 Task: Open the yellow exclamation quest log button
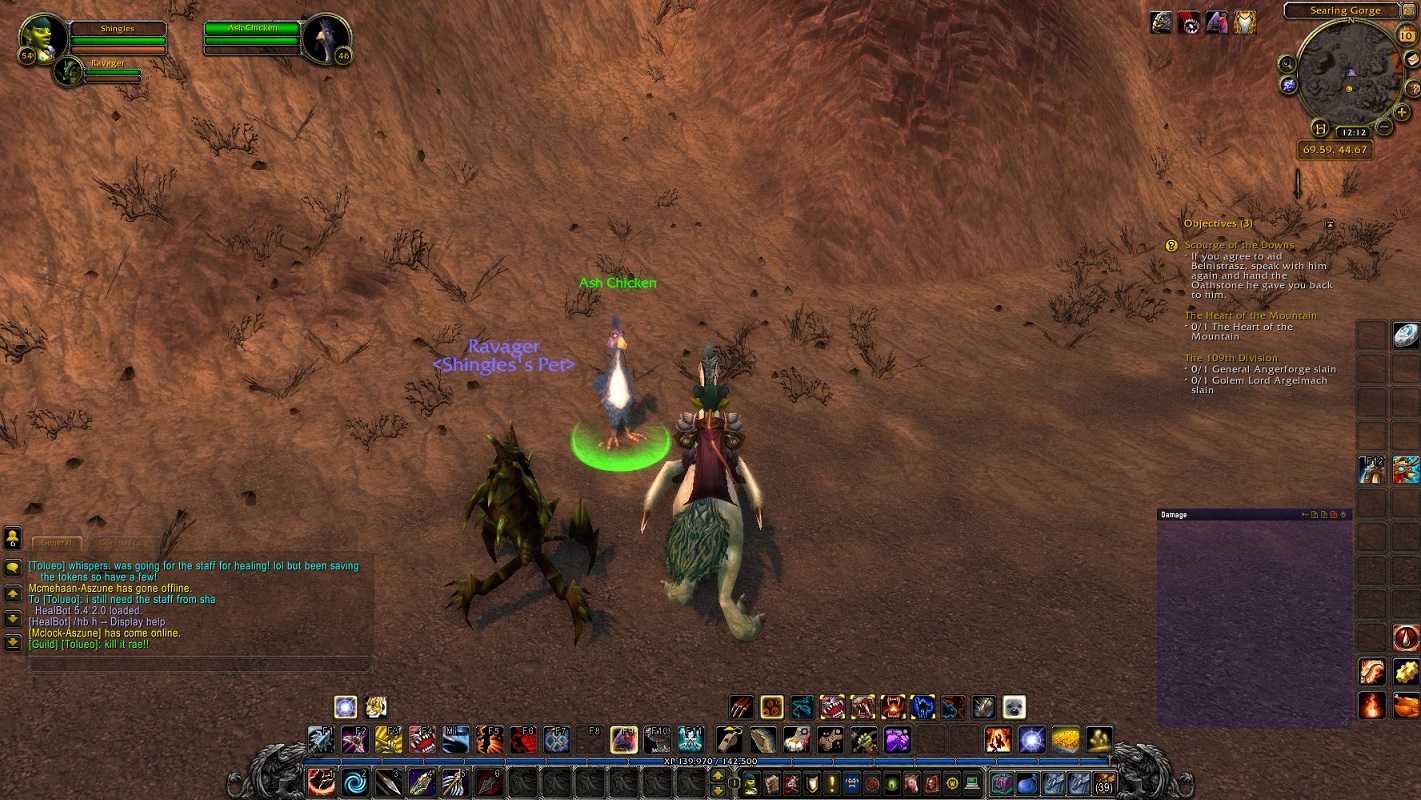[831, 783]
